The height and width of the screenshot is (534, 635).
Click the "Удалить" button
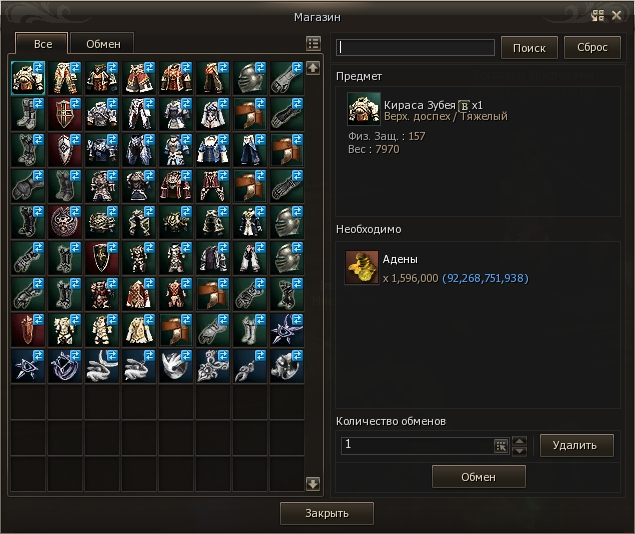576,445
